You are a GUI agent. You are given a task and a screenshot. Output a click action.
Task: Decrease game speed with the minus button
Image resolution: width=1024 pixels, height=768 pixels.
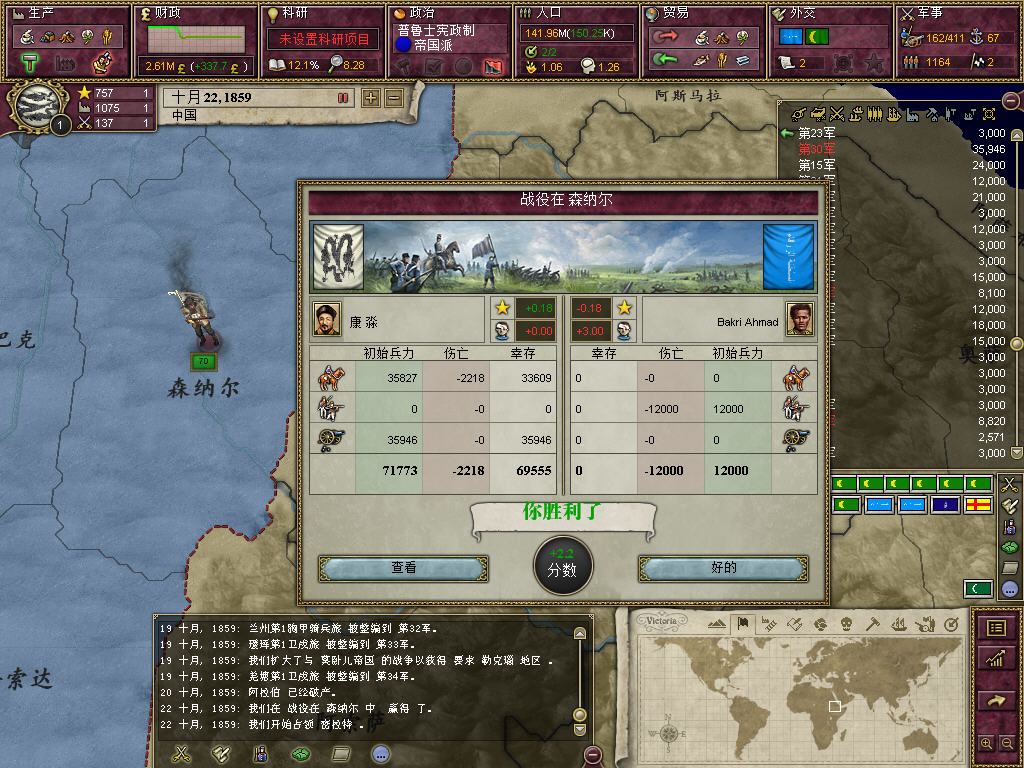[x=393, y=98]
